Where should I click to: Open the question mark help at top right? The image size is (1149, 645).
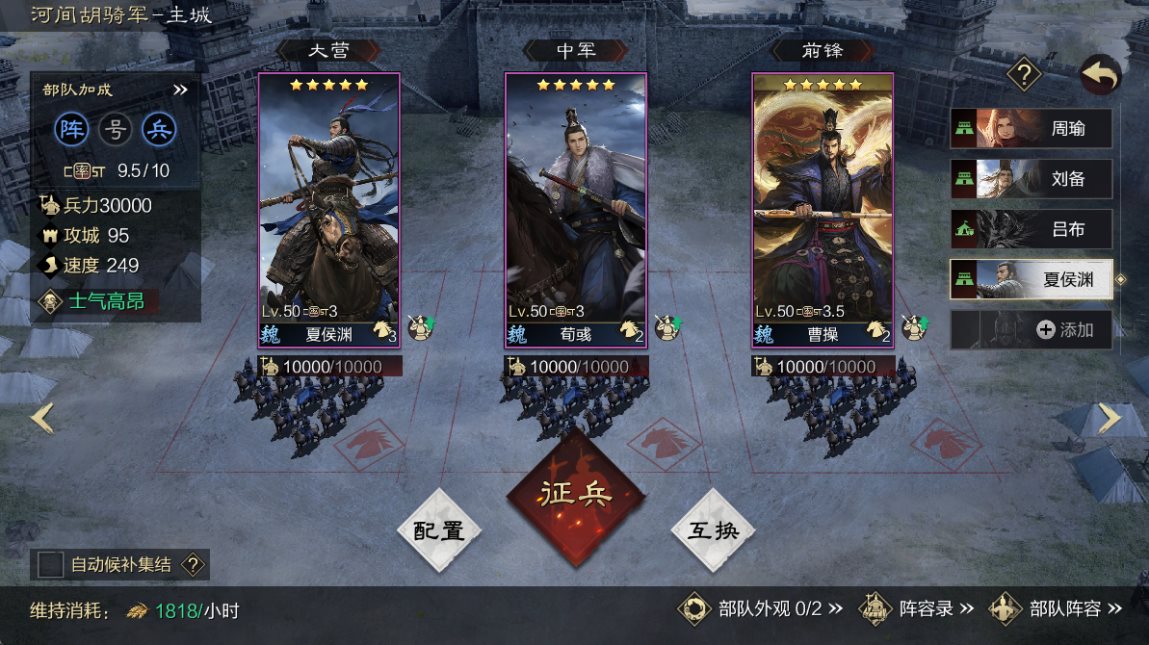pos(1024,74)
